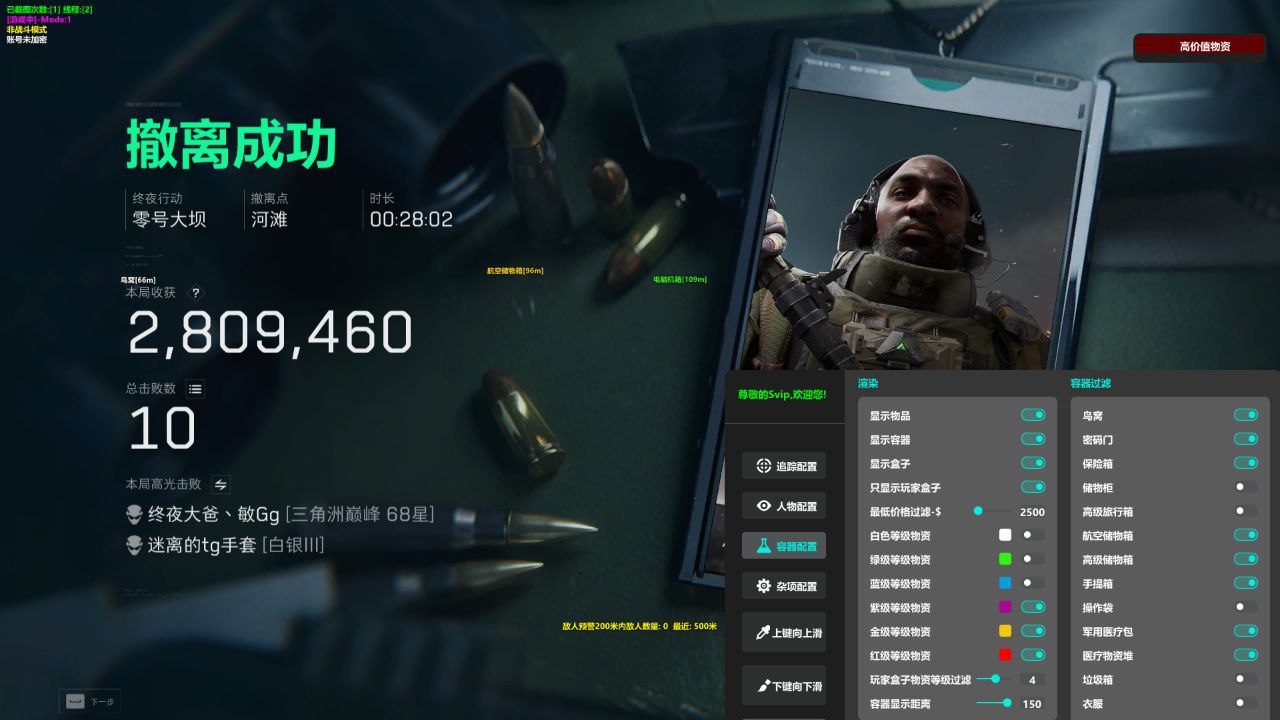Open the 杂项配置 tab

click(x=786, y=585)
